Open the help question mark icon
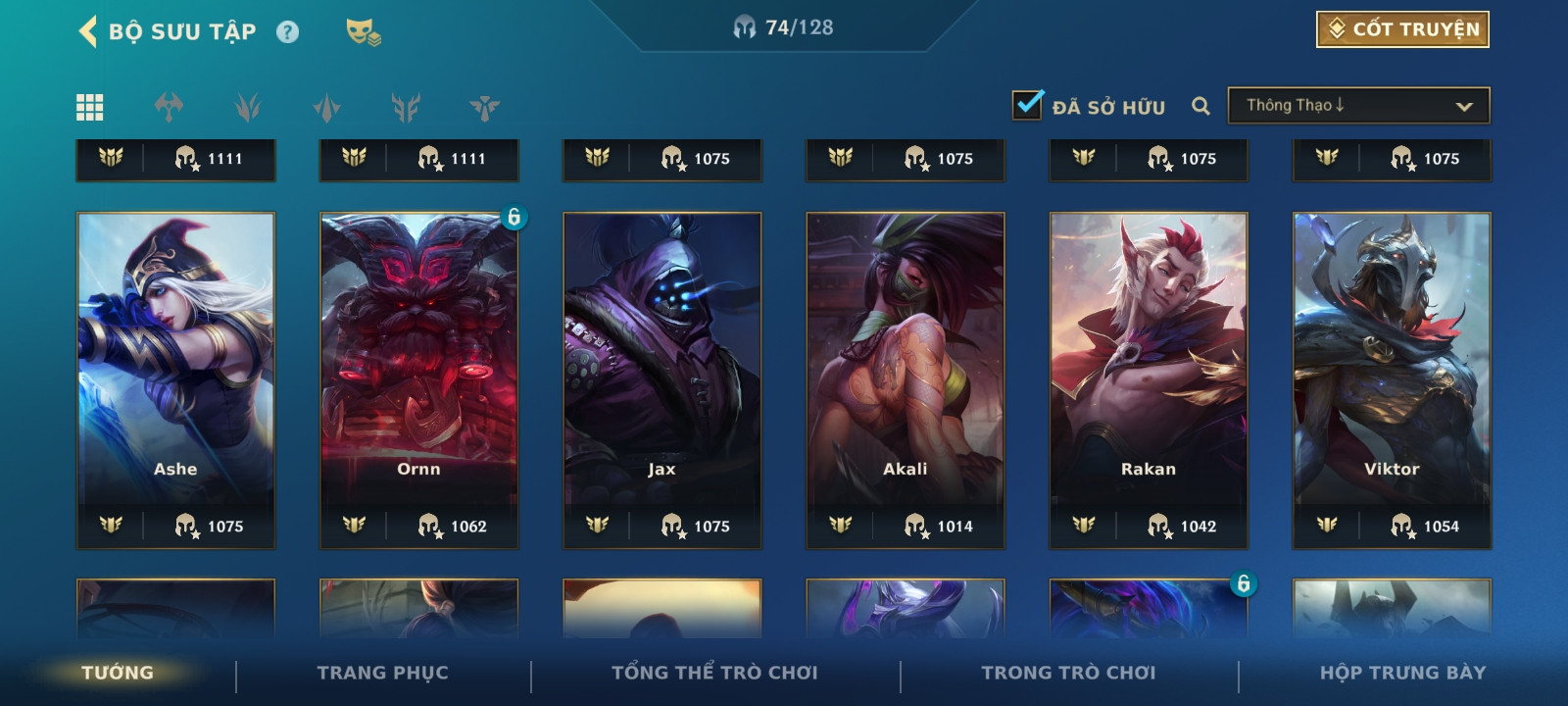1568x706 pixels. pos(287,32)
